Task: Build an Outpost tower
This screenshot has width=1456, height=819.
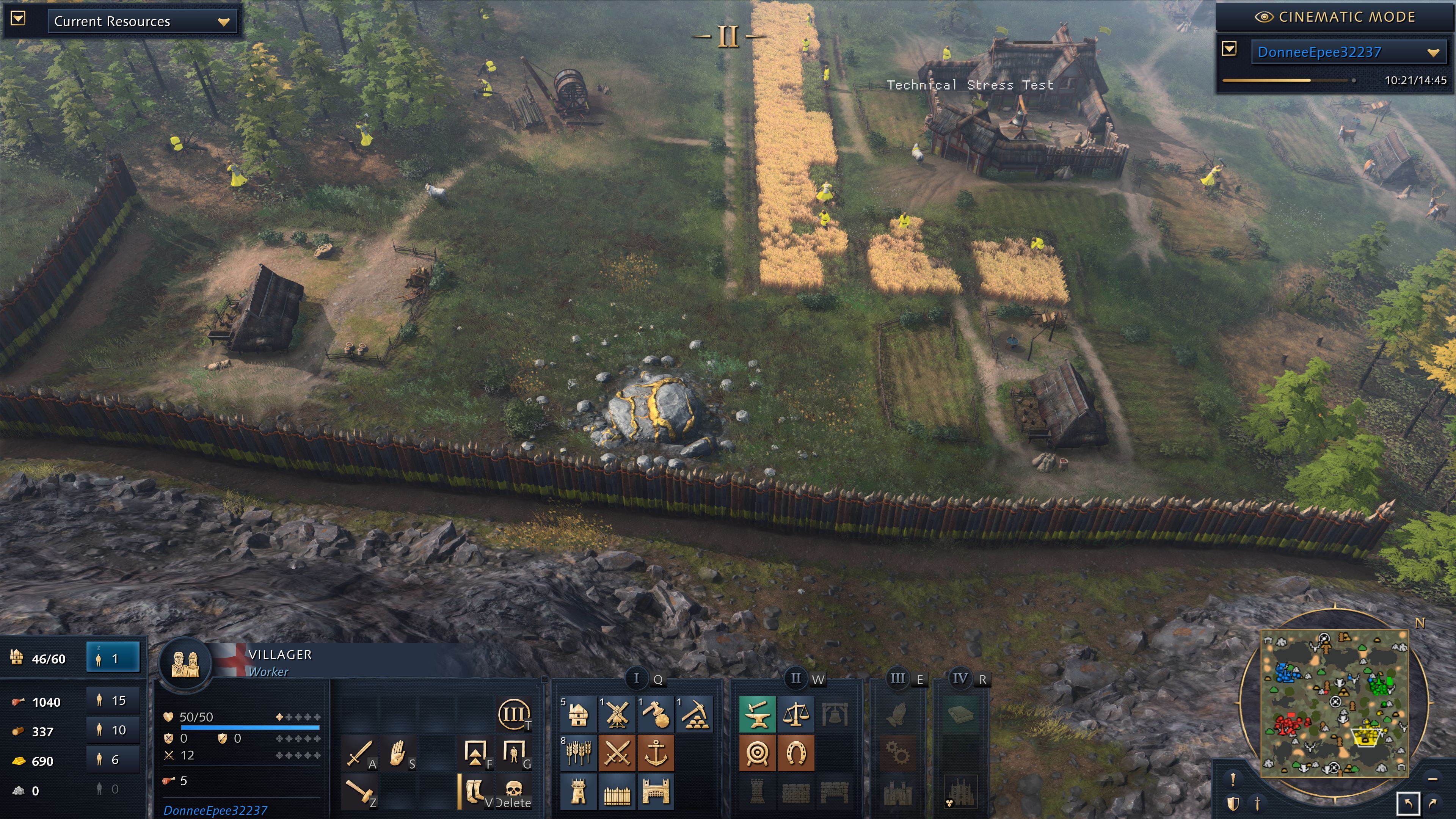Action: click(578, 791)
